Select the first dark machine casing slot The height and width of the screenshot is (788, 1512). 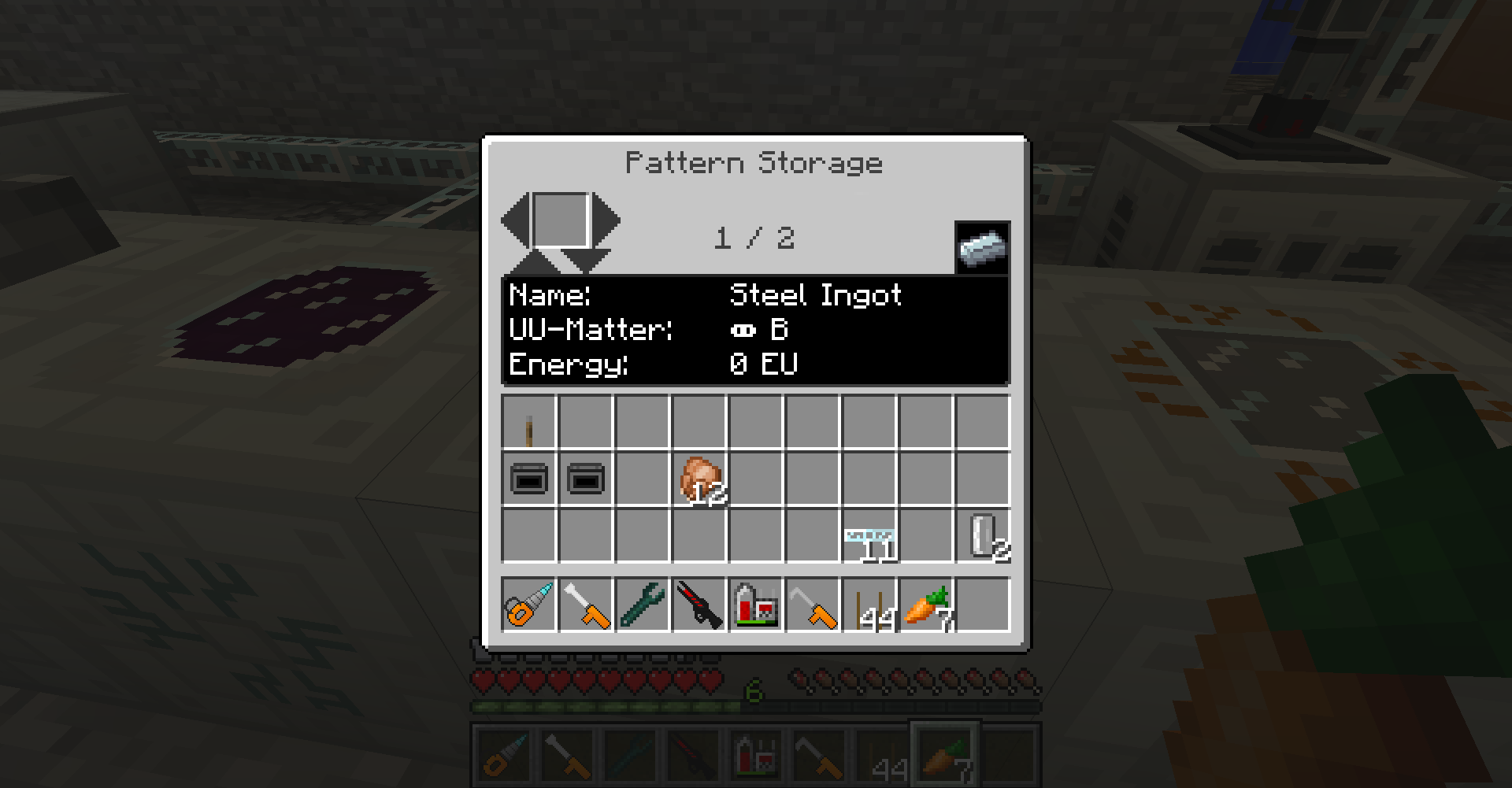[x=529, y=479]
